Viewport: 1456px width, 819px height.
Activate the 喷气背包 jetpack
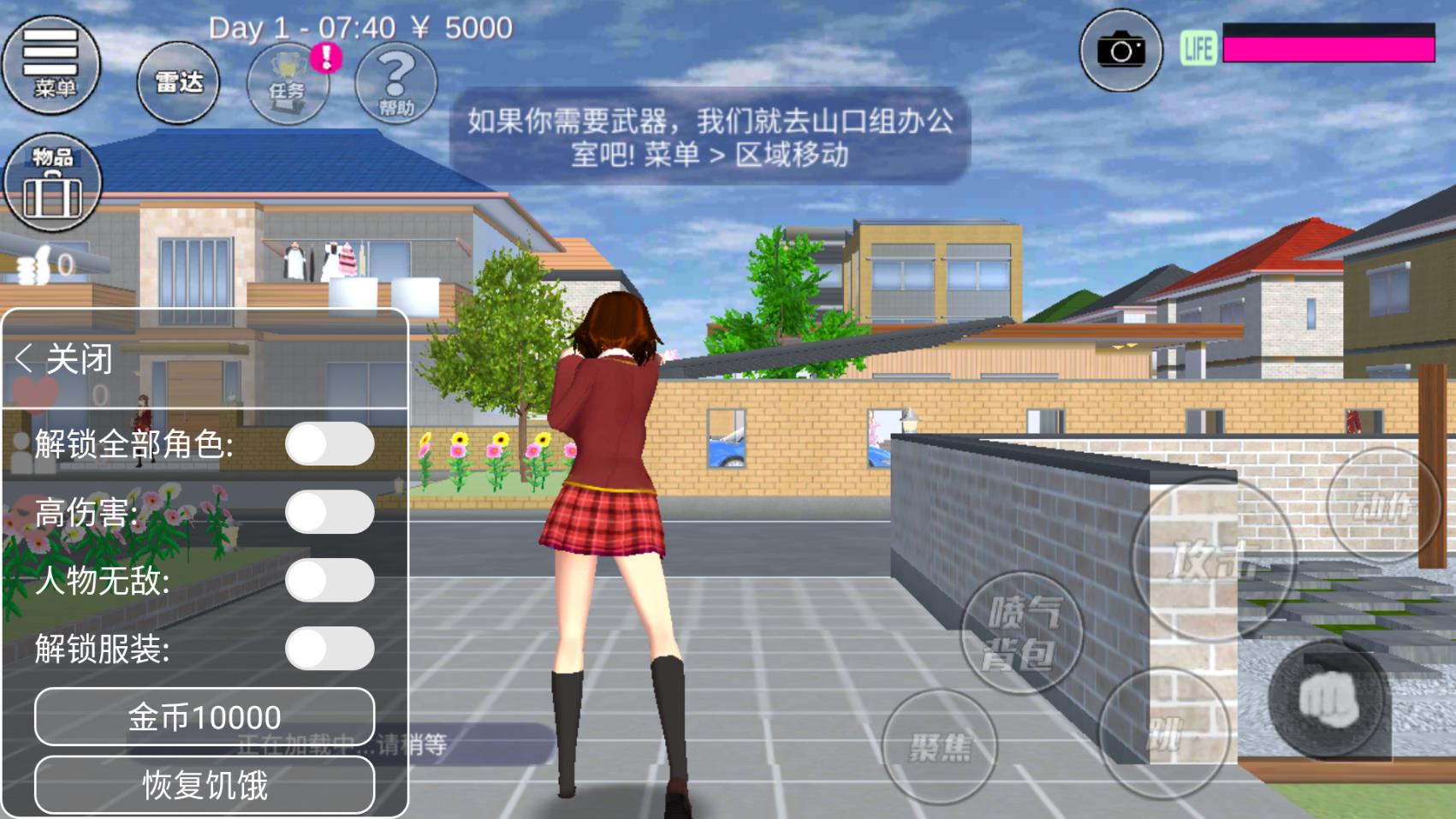point(1022,633)
